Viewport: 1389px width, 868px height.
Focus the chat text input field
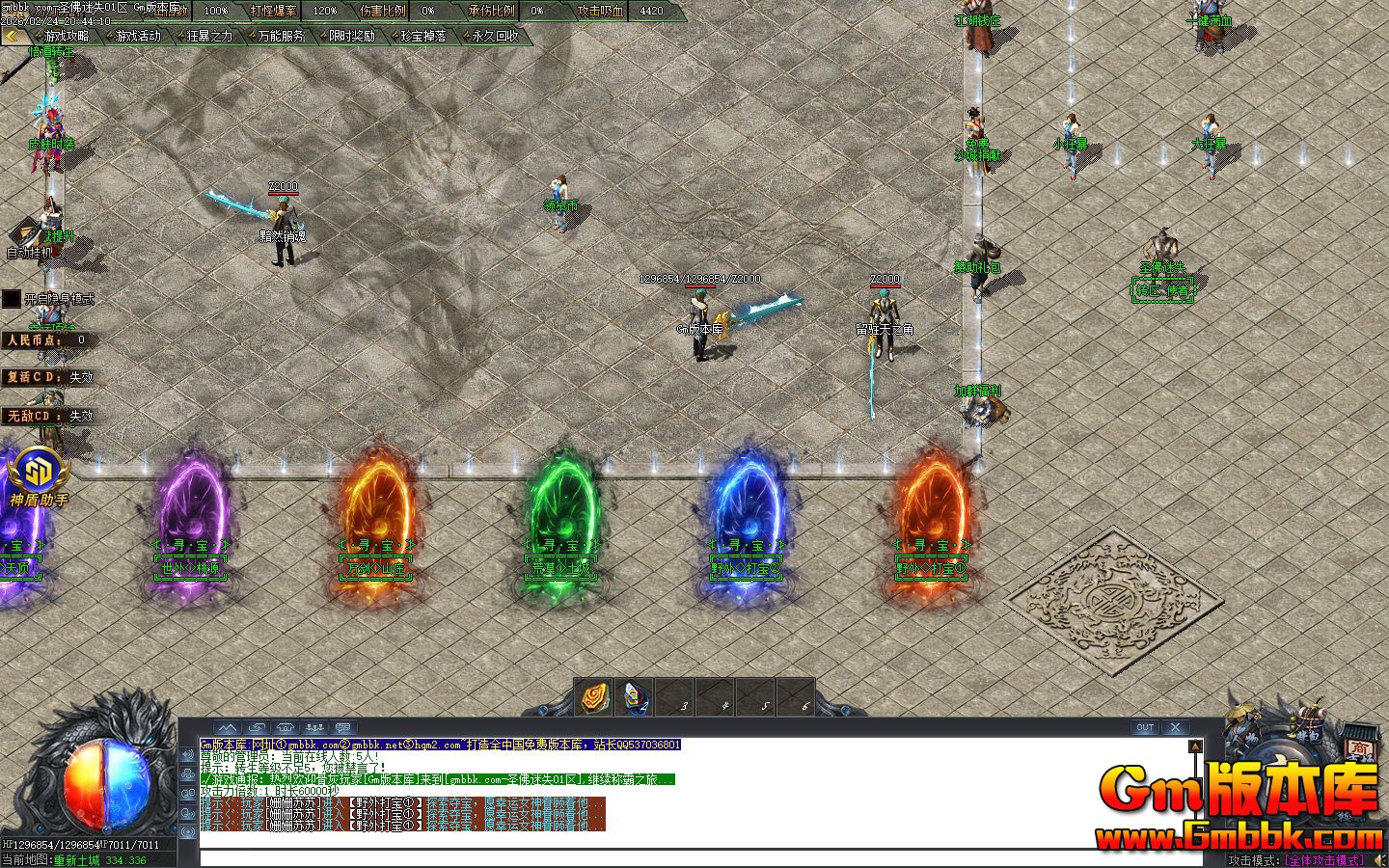pyautogui.click(x=694, y=857)
